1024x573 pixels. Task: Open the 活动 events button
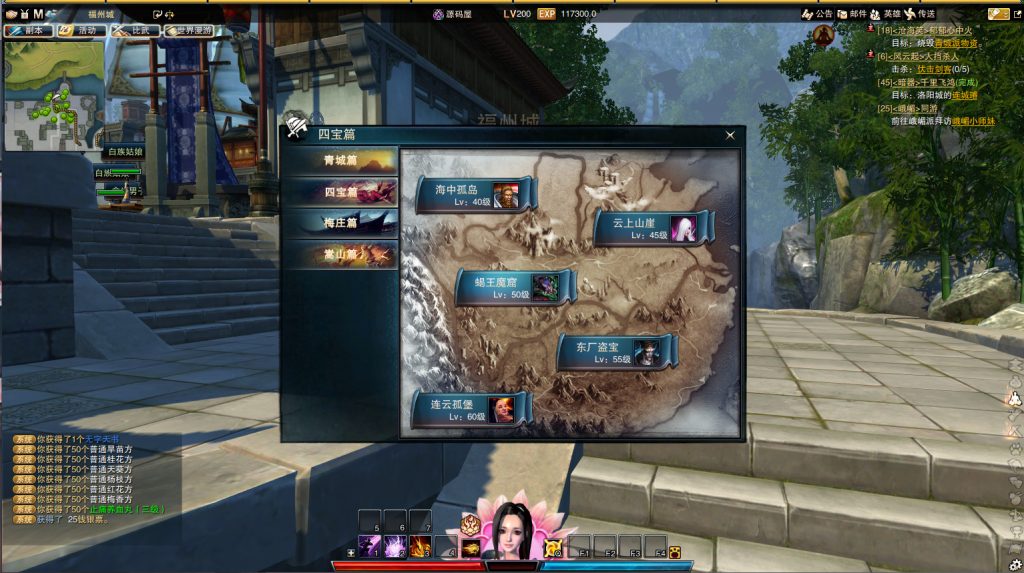pos(82,31)
